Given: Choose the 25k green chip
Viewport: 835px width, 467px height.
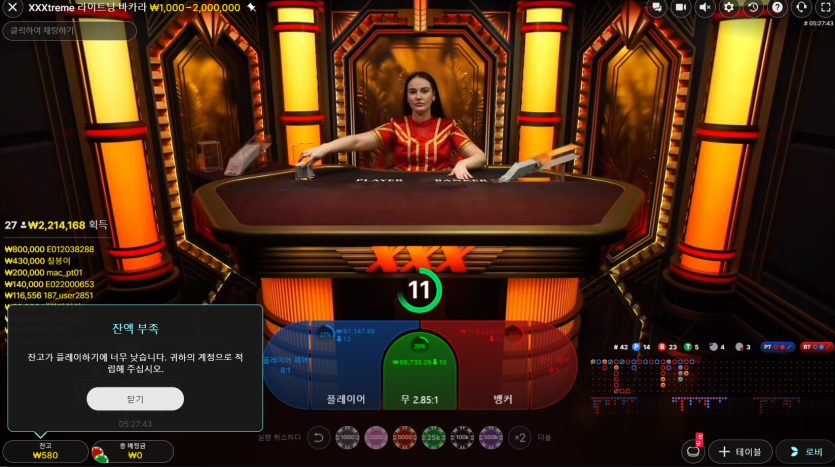Looking at the screenshot, I should click(x=434, y=438).
